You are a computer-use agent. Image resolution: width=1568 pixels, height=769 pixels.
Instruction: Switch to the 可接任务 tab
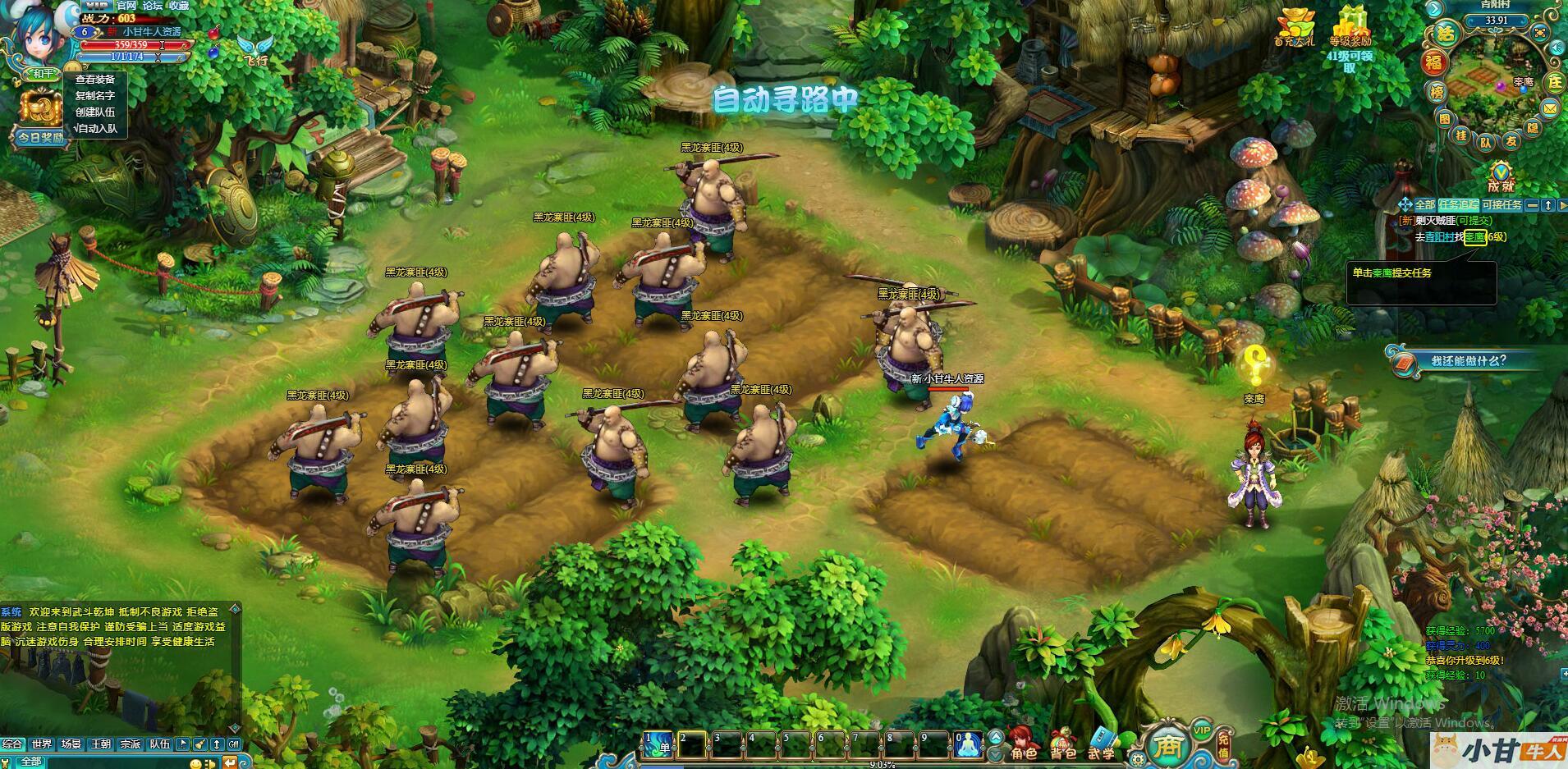click(1502, 205)
